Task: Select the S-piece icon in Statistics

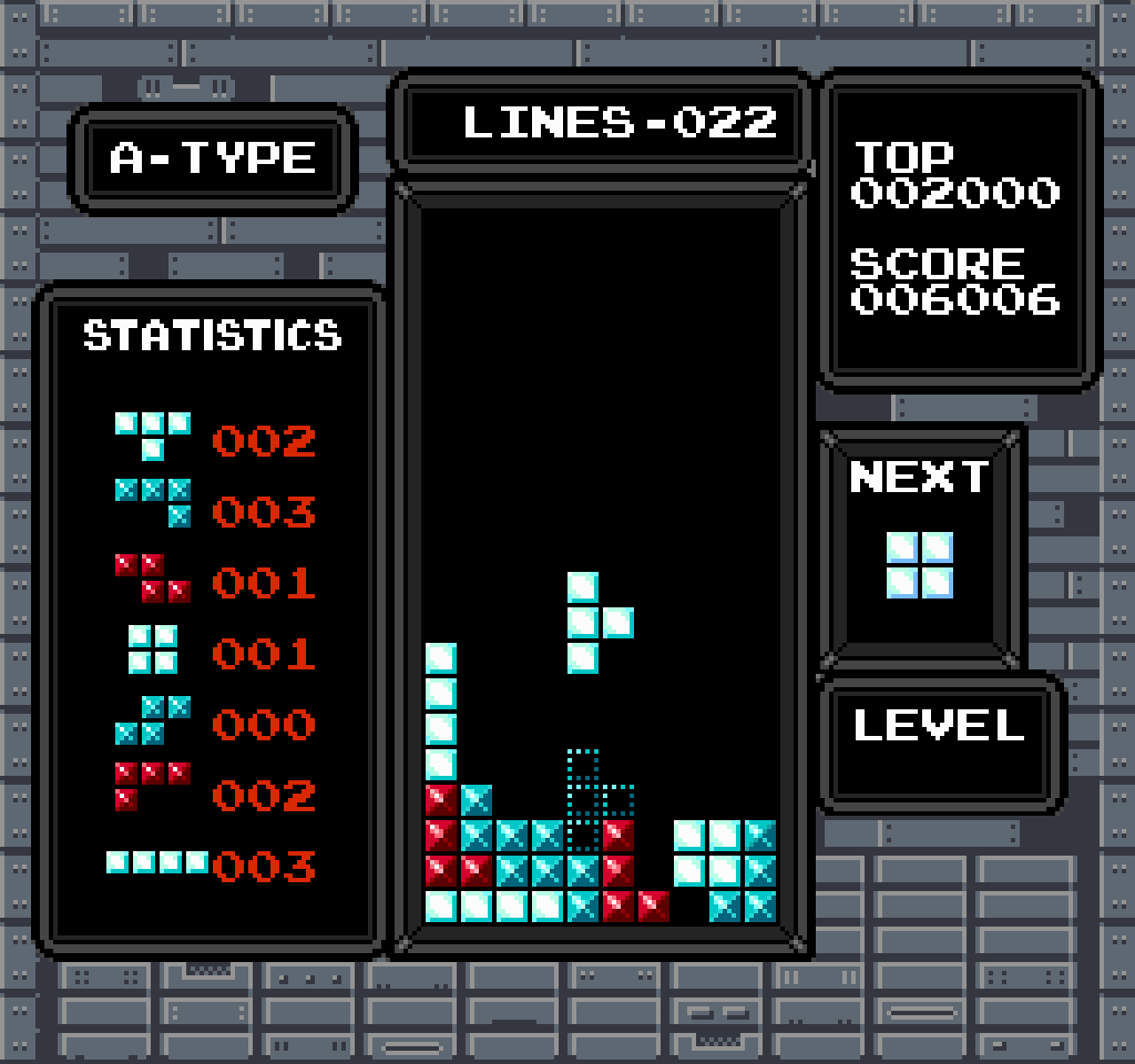Action: [x=151, y=718]
